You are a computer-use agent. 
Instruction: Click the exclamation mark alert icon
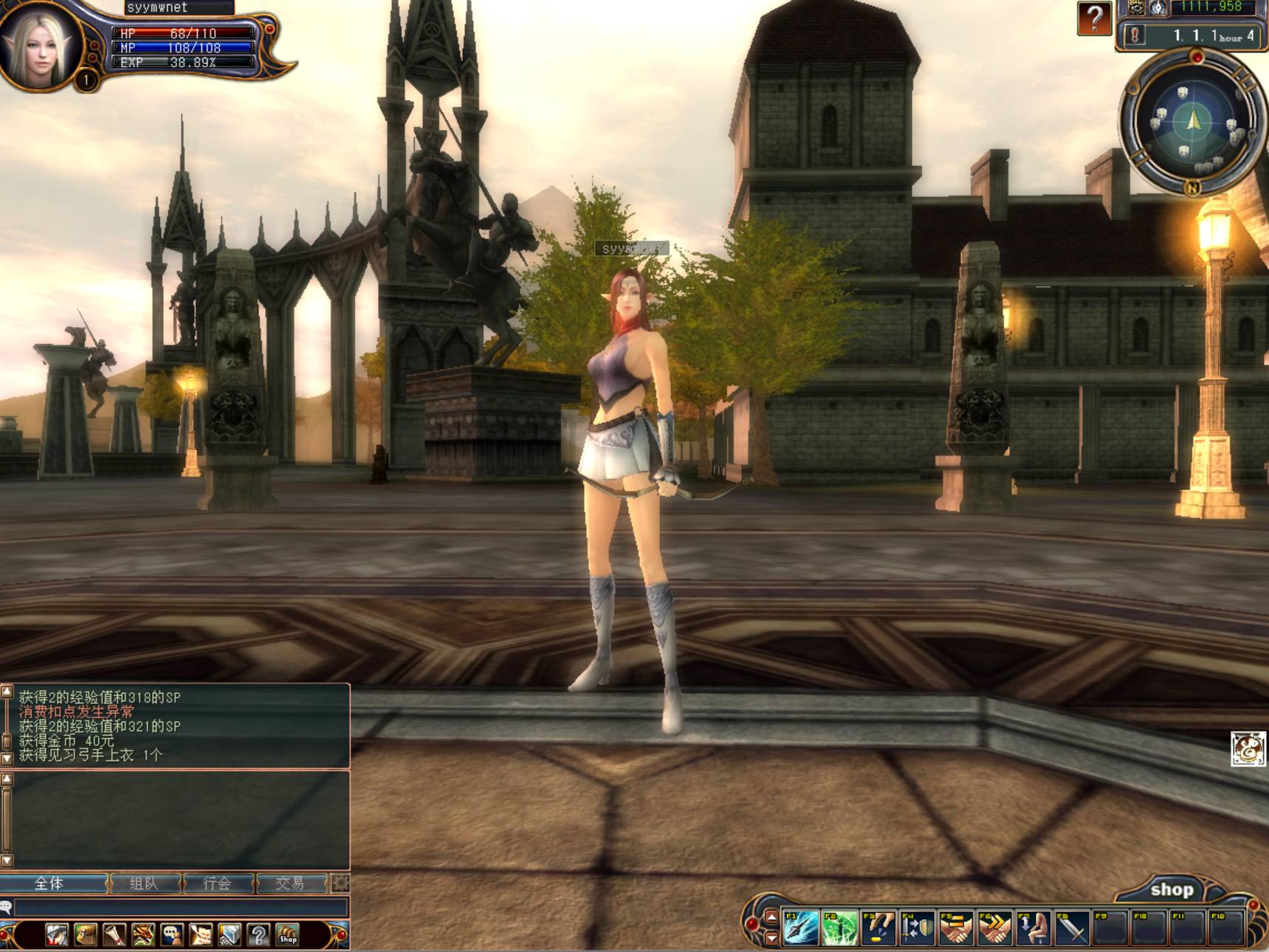pyautogui.click(x=1135, y=35)
